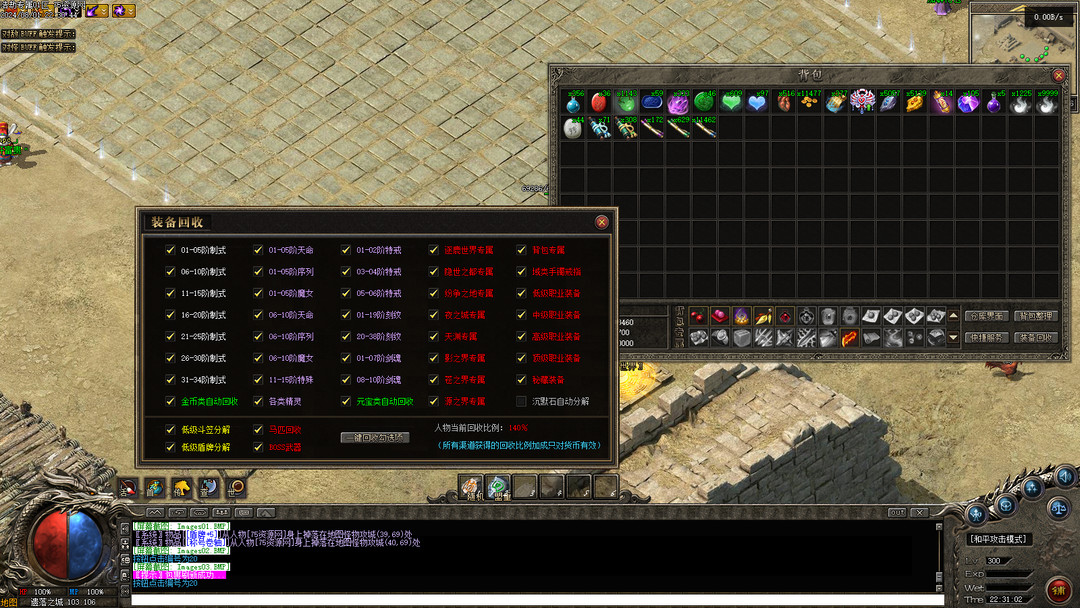Click the 一键回收勾选项 button
Image resolution: width=1080 pixels, height=608 pixels.
click(x=375, y=437)
